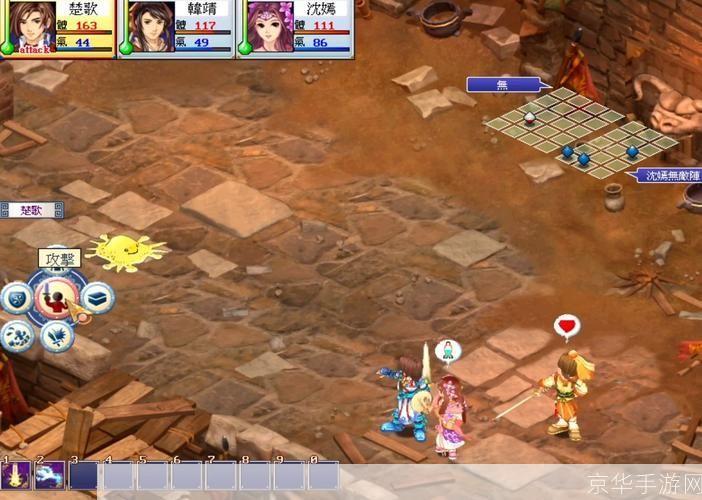This screenshot has height=500, width=702.
Task: Click the 沈嫣無敵陣 formation label
Action: [x=668, y=176]
